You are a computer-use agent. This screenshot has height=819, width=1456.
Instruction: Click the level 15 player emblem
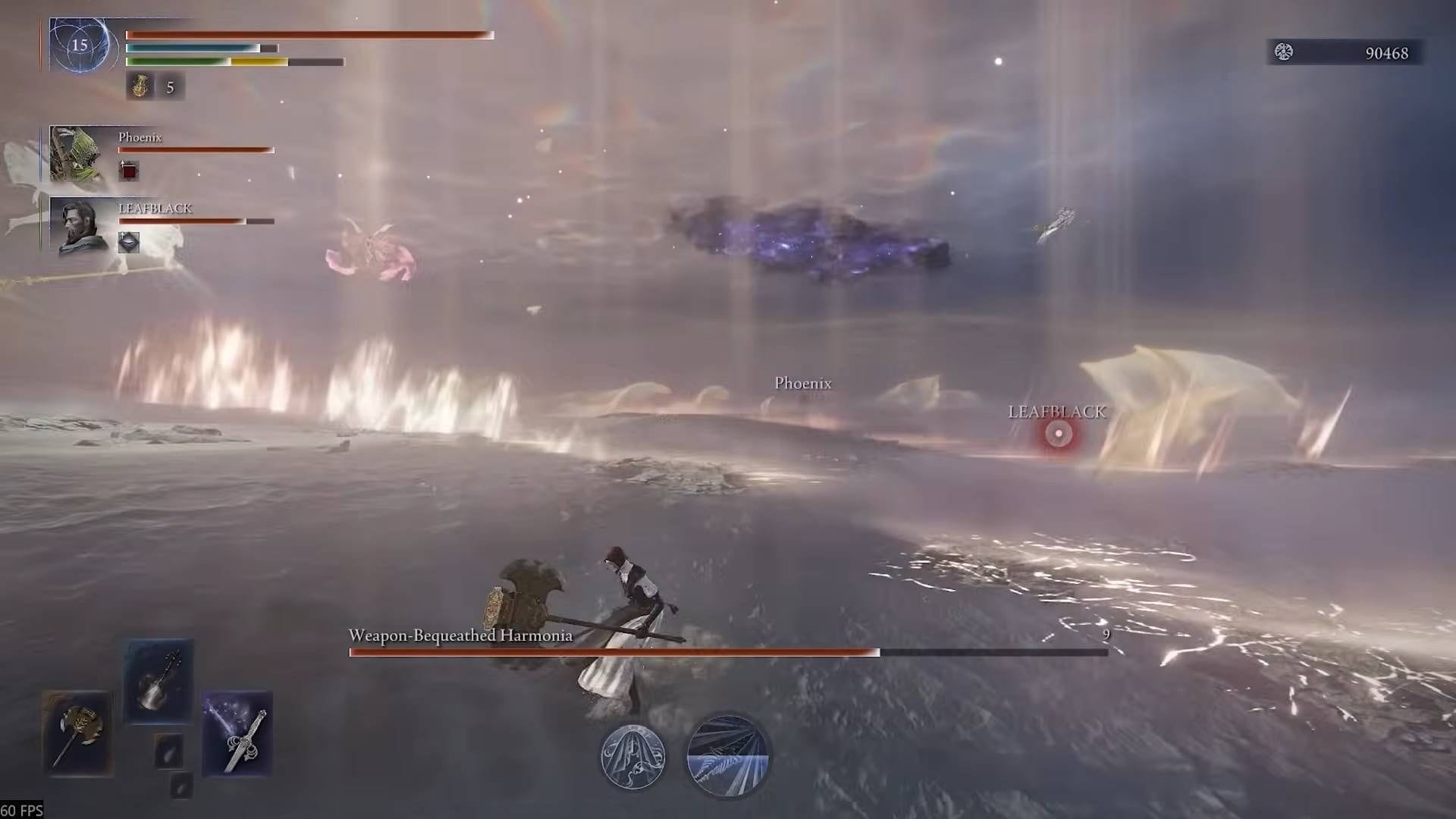coord(78,47)
